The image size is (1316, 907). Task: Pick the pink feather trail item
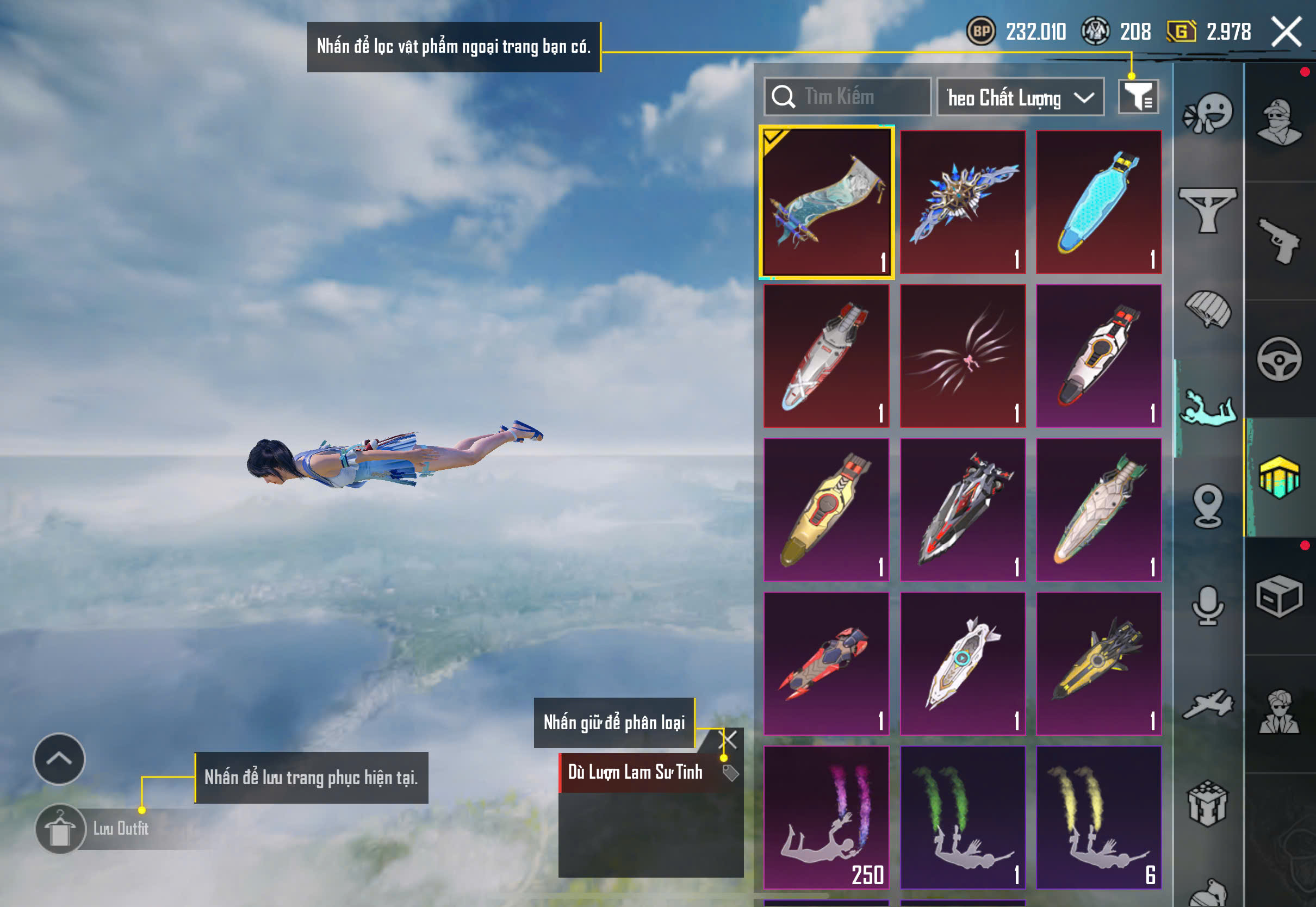point(963,356)
